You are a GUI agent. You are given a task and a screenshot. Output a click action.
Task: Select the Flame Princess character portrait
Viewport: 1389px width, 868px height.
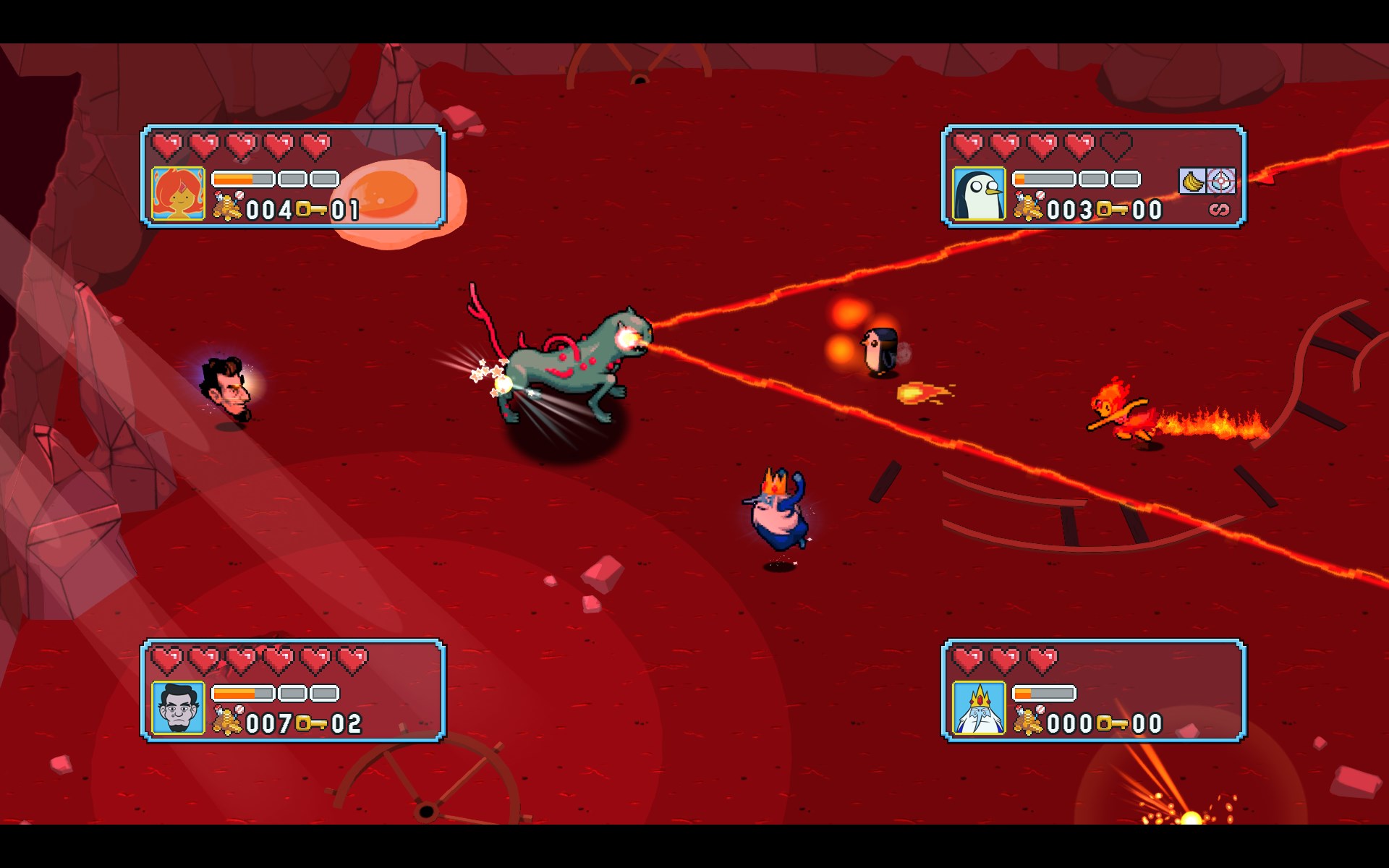pyautogui.click(x=178, y=193)
